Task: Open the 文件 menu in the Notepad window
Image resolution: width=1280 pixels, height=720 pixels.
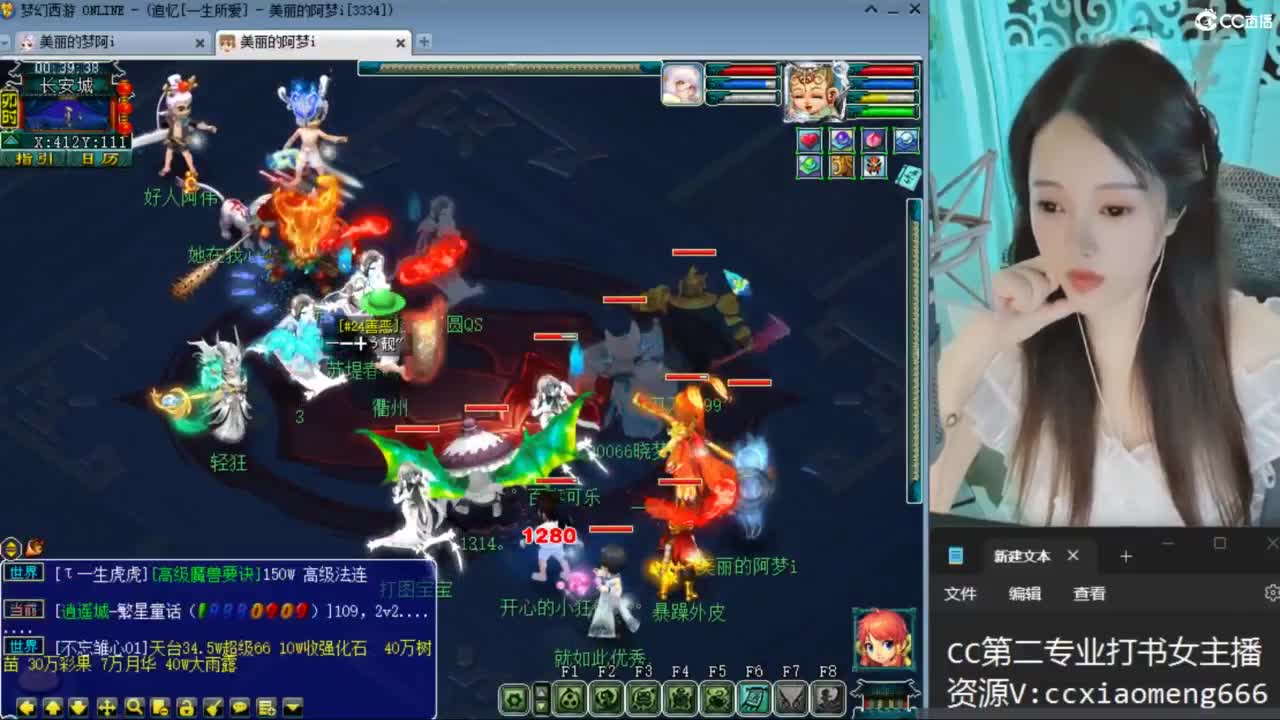Action: click(x=960, y=594)
